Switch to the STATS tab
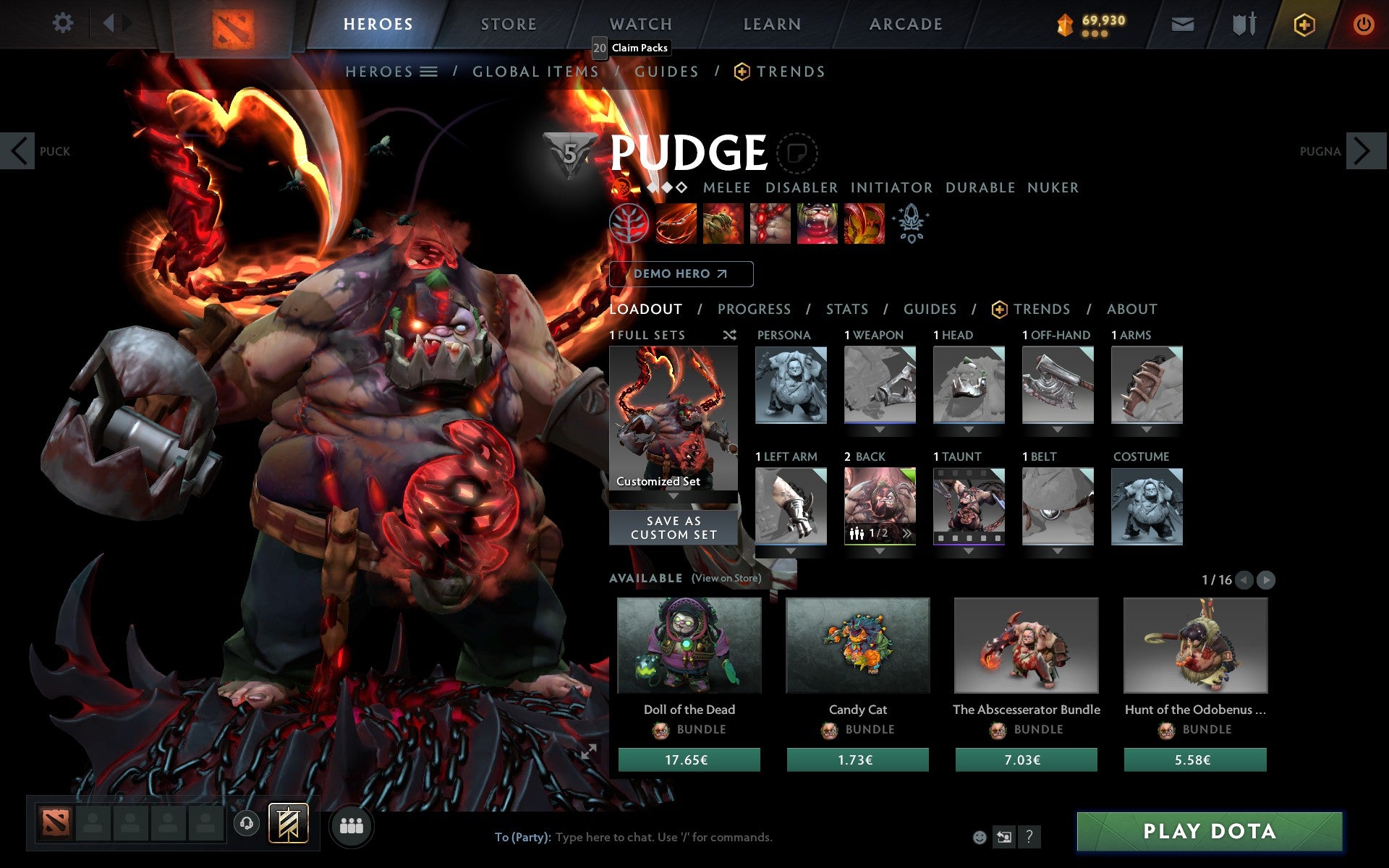Screen dimensions: 1389x868 [x=846, y=310]
